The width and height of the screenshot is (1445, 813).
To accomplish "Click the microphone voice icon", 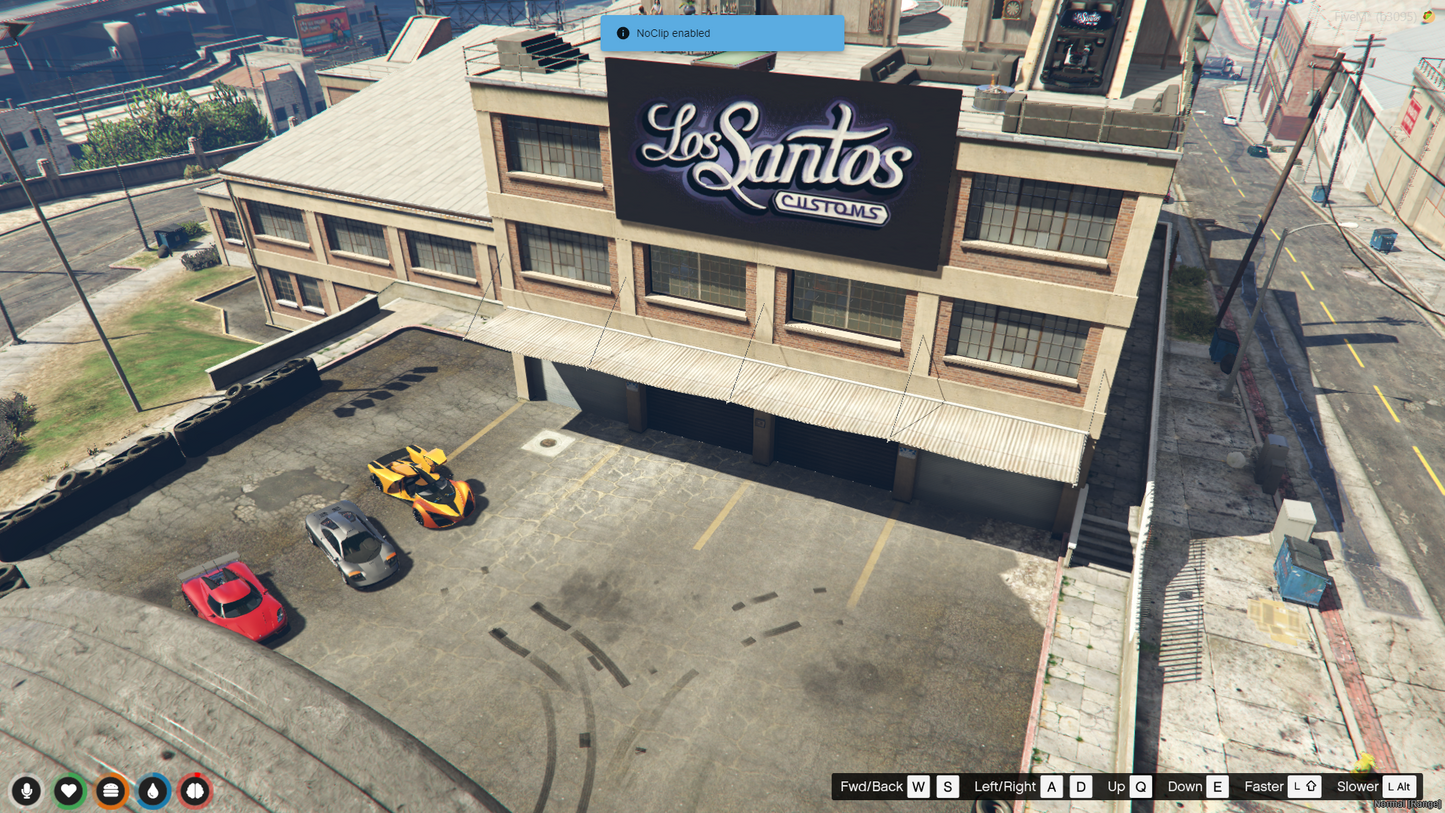I will point(27,791).
